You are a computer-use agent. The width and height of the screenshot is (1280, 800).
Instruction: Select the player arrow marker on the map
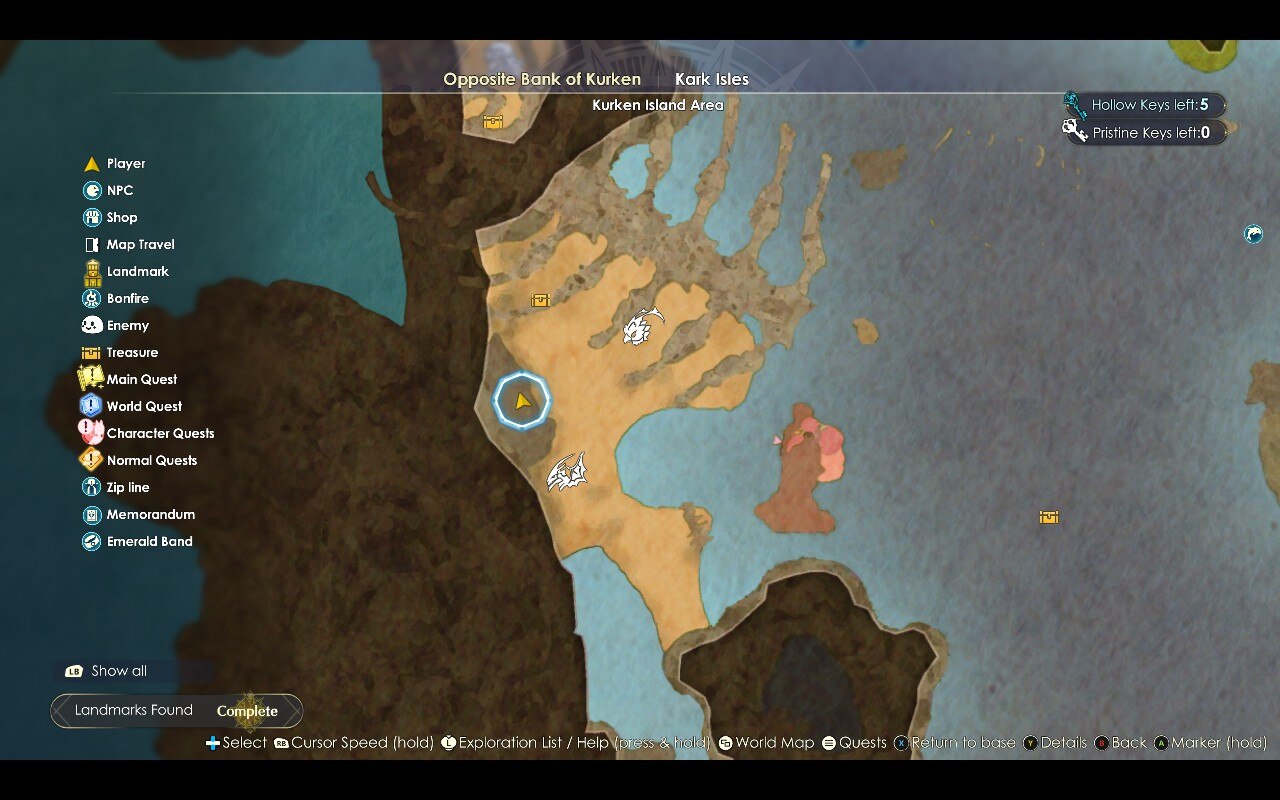click(522, 401)
